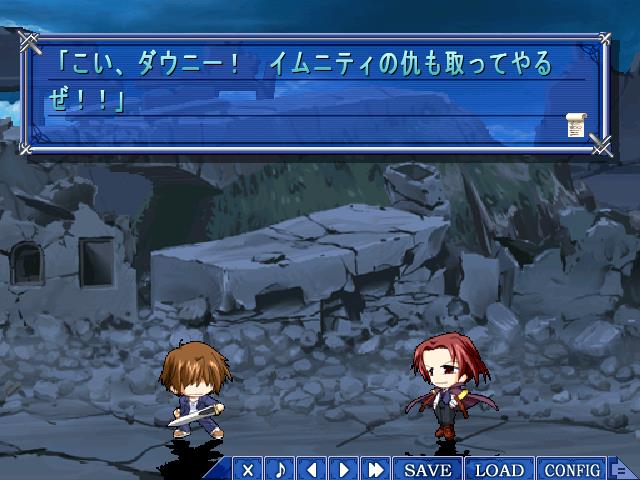640x480 pixels.
Task: Click the X button on the bottom toolbar
Action: [248, 469]
